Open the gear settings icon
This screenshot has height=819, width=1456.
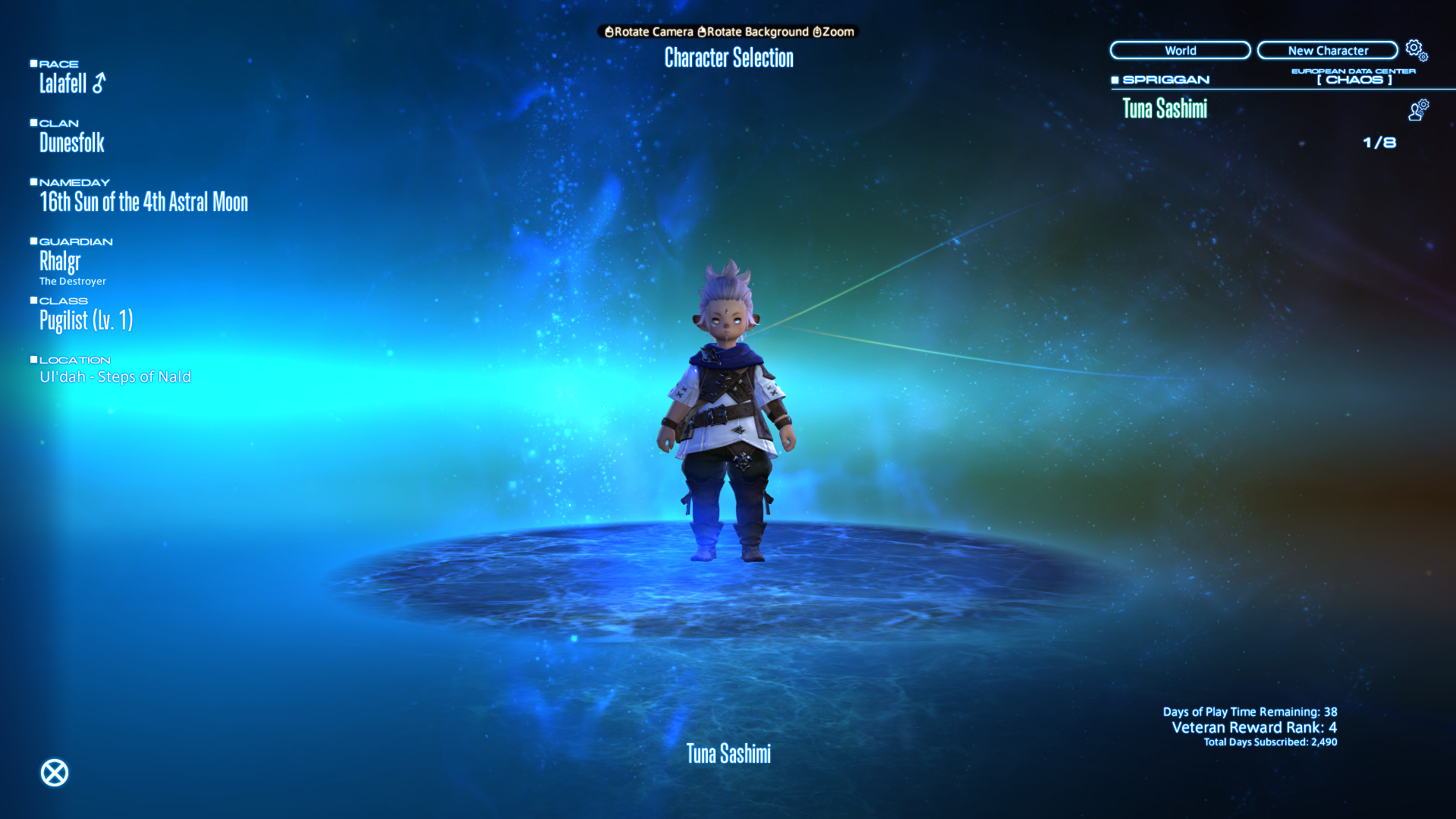(x=1416, y=50)
